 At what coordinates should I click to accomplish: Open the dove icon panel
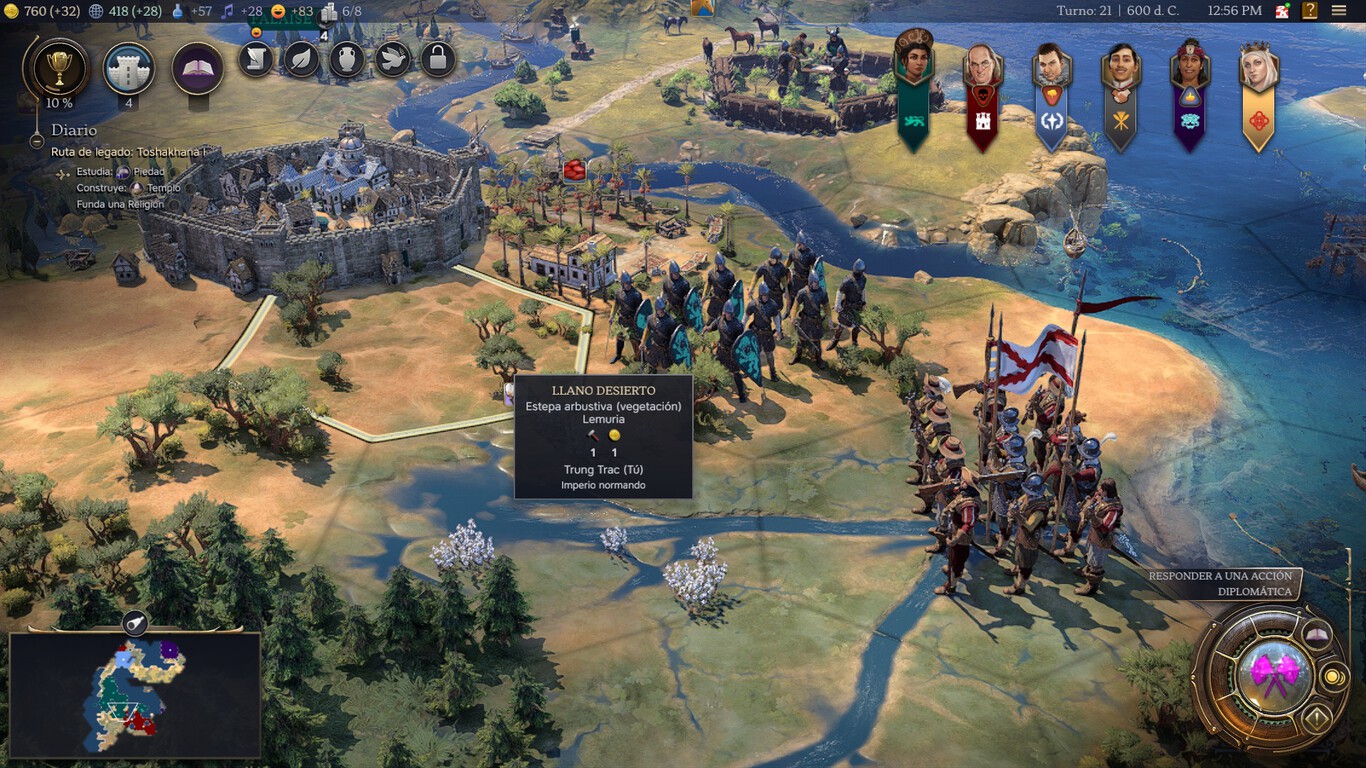(392, 60)
